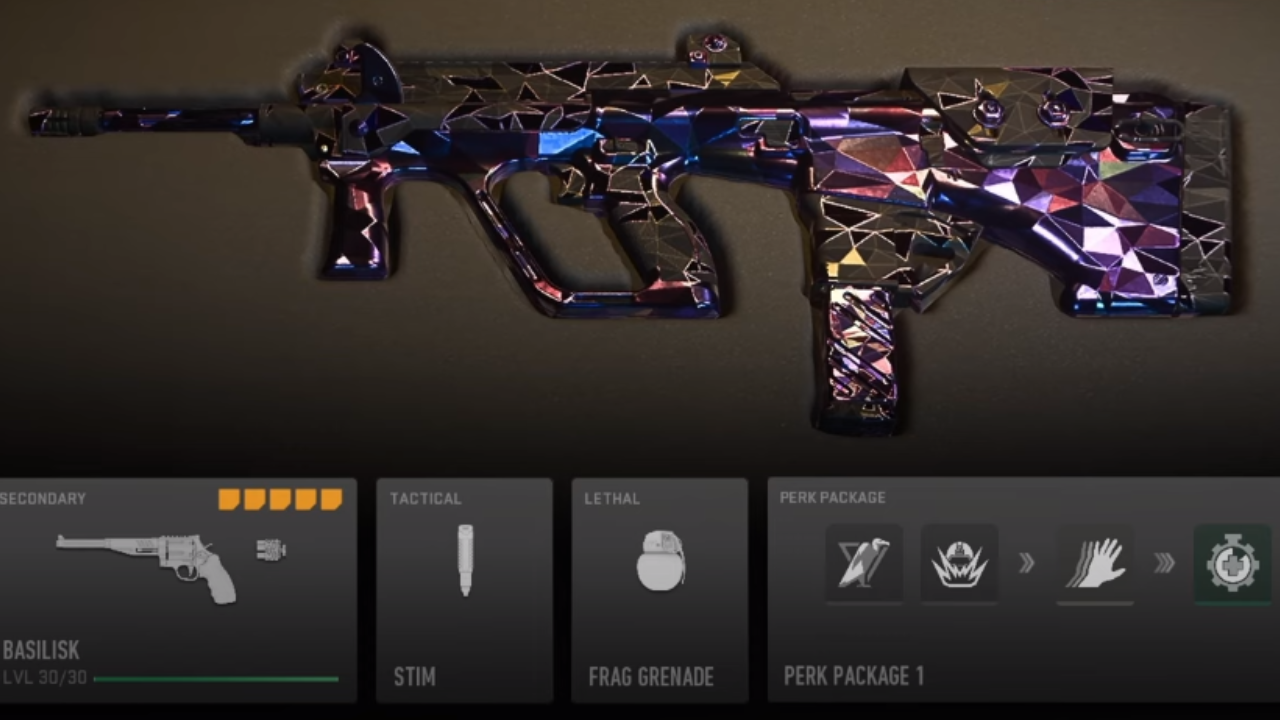Viewport: 1280px width, 720px height.
Task: Click the helmet blast base perk icon
Action: click(x=959, y=563)
